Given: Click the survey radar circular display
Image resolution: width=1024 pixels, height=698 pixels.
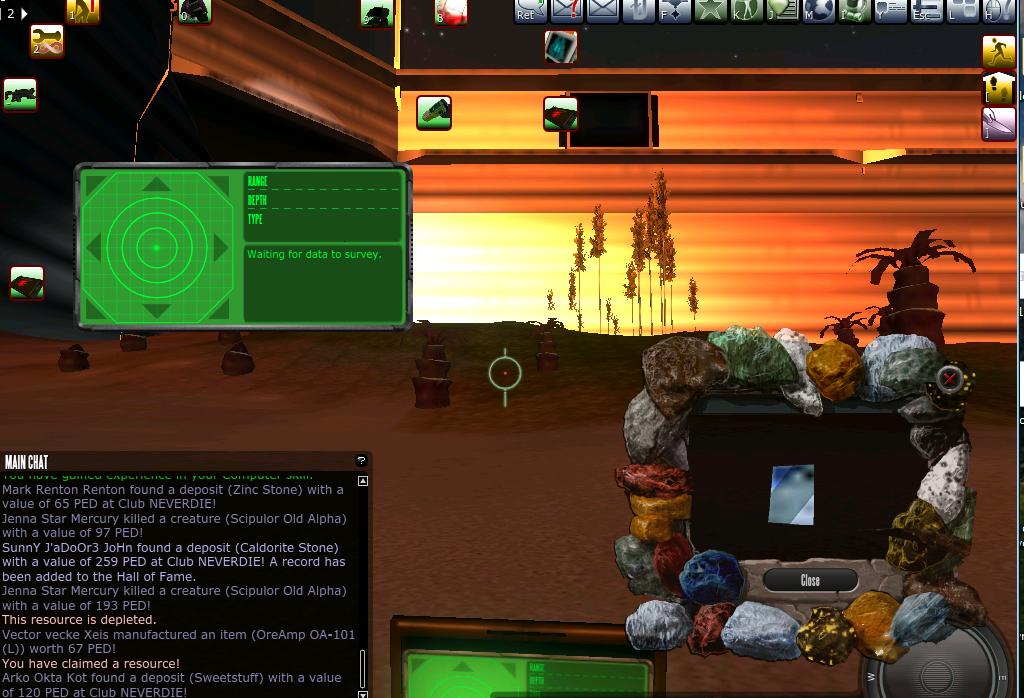Looking at the screenshot, I should point(156,246).
